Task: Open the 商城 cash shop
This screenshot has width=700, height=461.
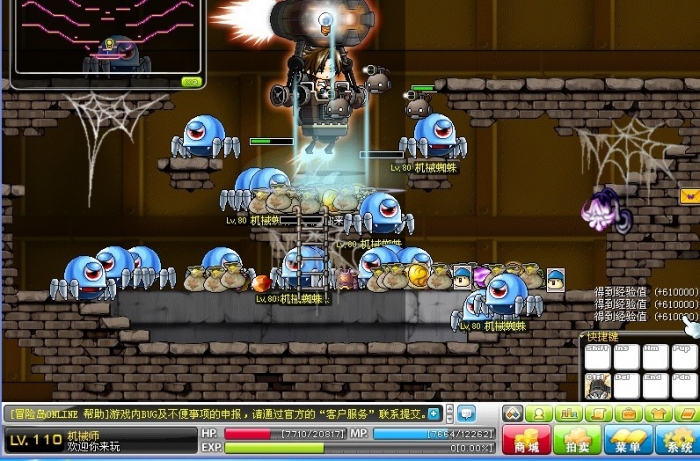Action: tap(525, 440)
